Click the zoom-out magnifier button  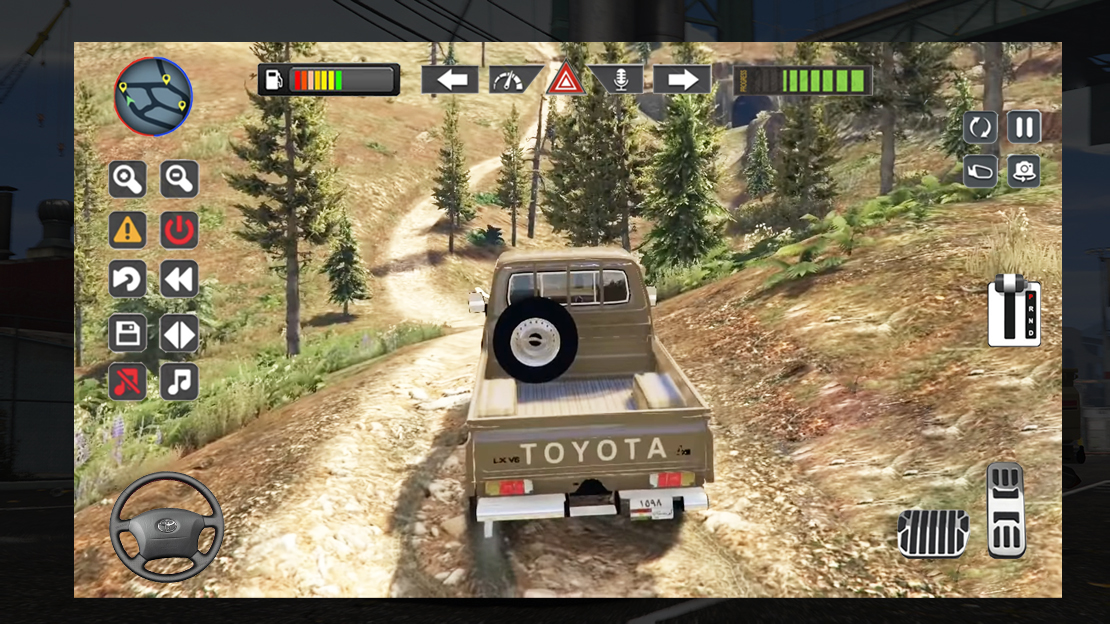point(180,180)
